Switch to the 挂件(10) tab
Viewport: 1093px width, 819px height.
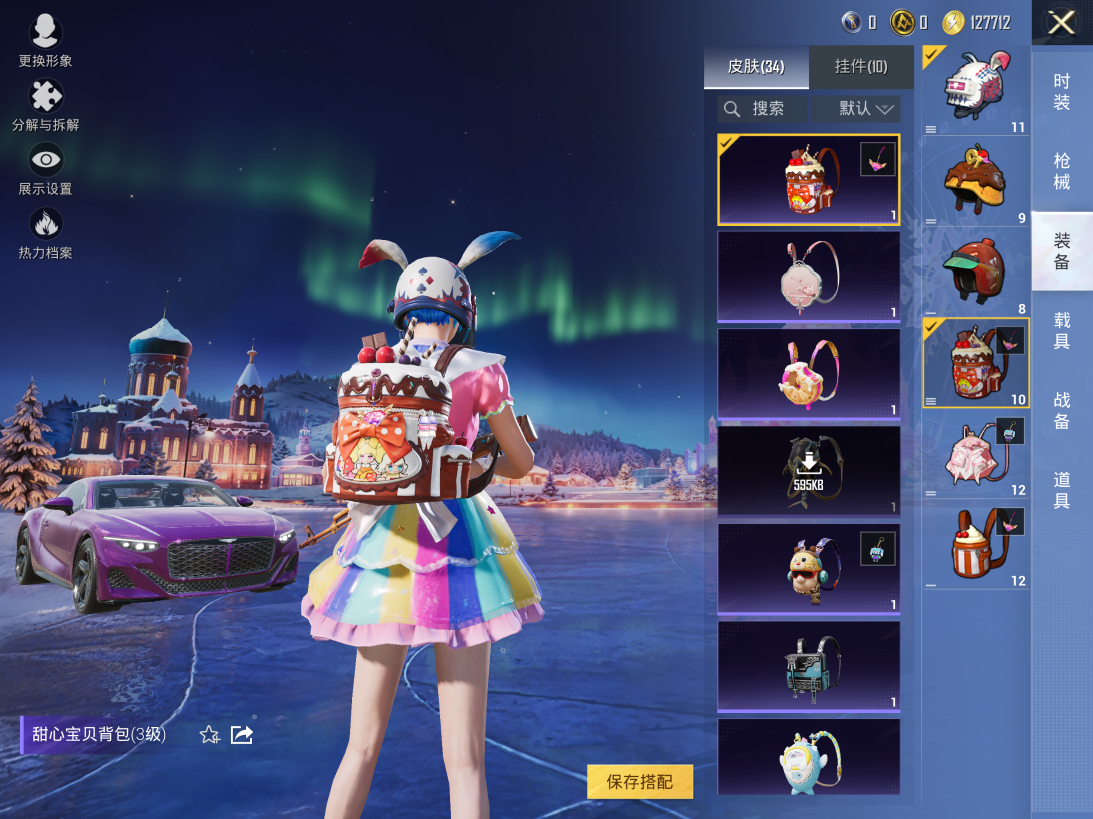point(861,67)
